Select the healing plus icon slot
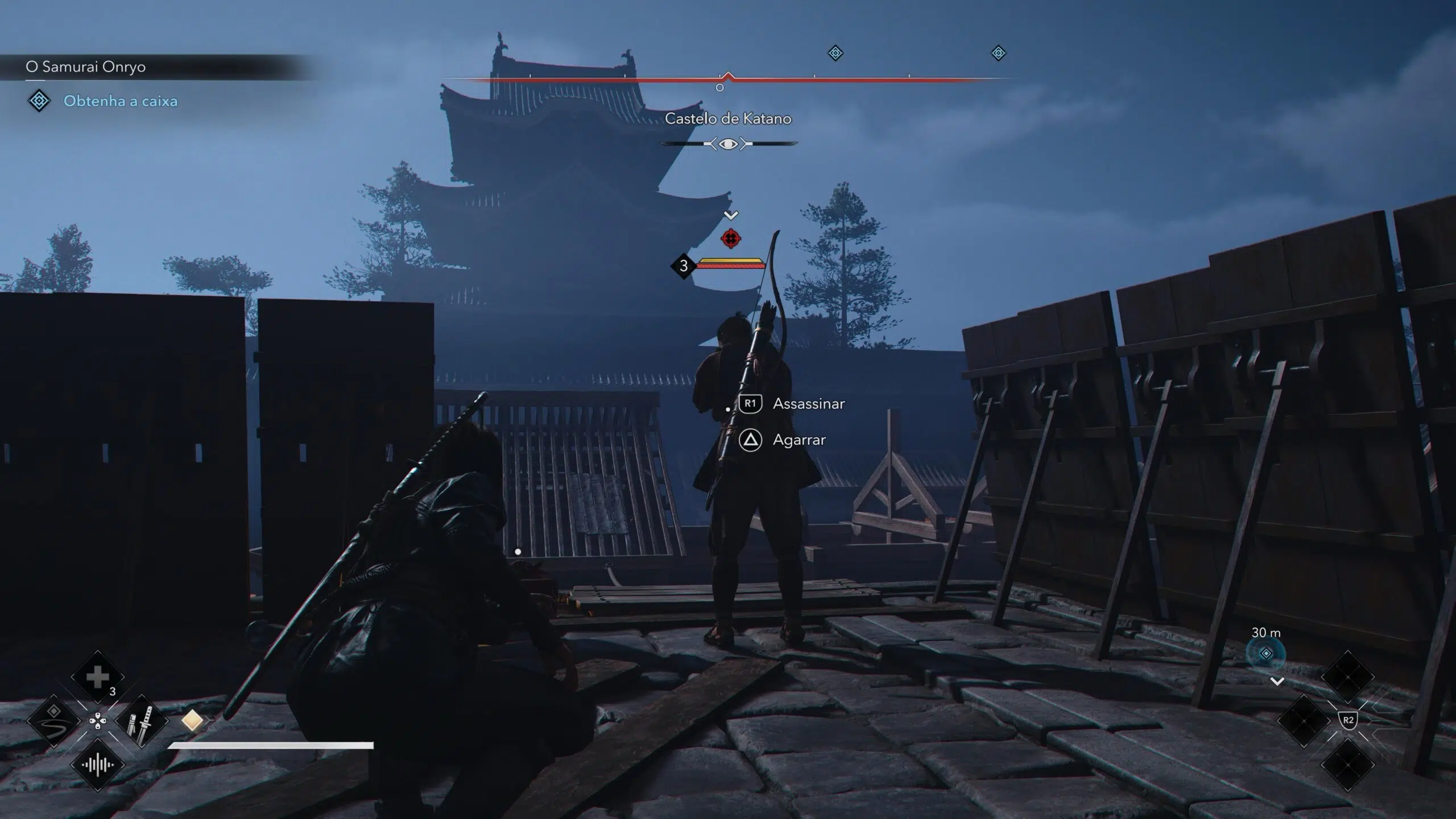The width and height of the screenshot is (1456, 819). click(x=97, y=677)
